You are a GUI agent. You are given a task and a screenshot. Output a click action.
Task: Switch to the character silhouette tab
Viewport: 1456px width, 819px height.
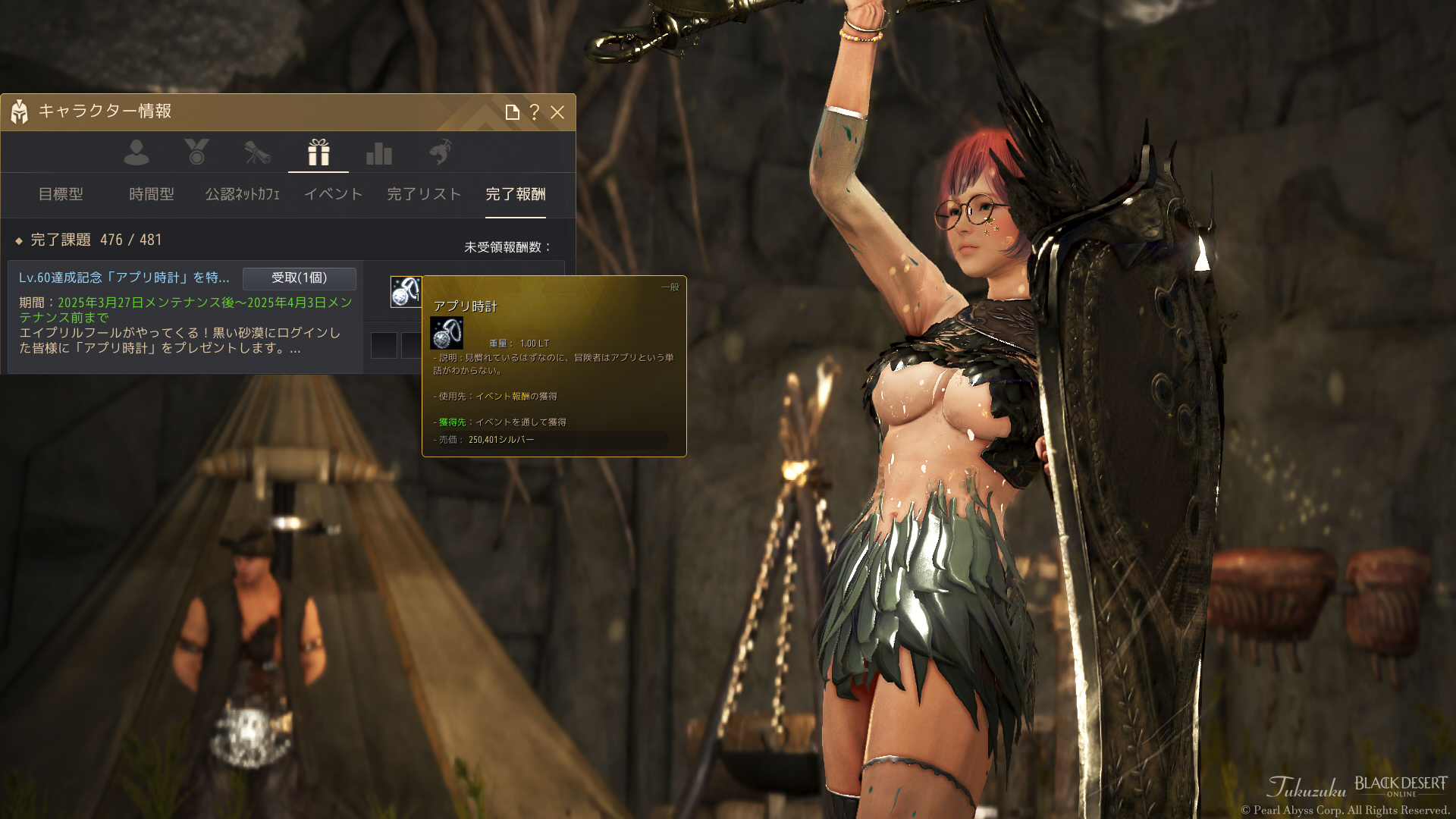(136, 152)
